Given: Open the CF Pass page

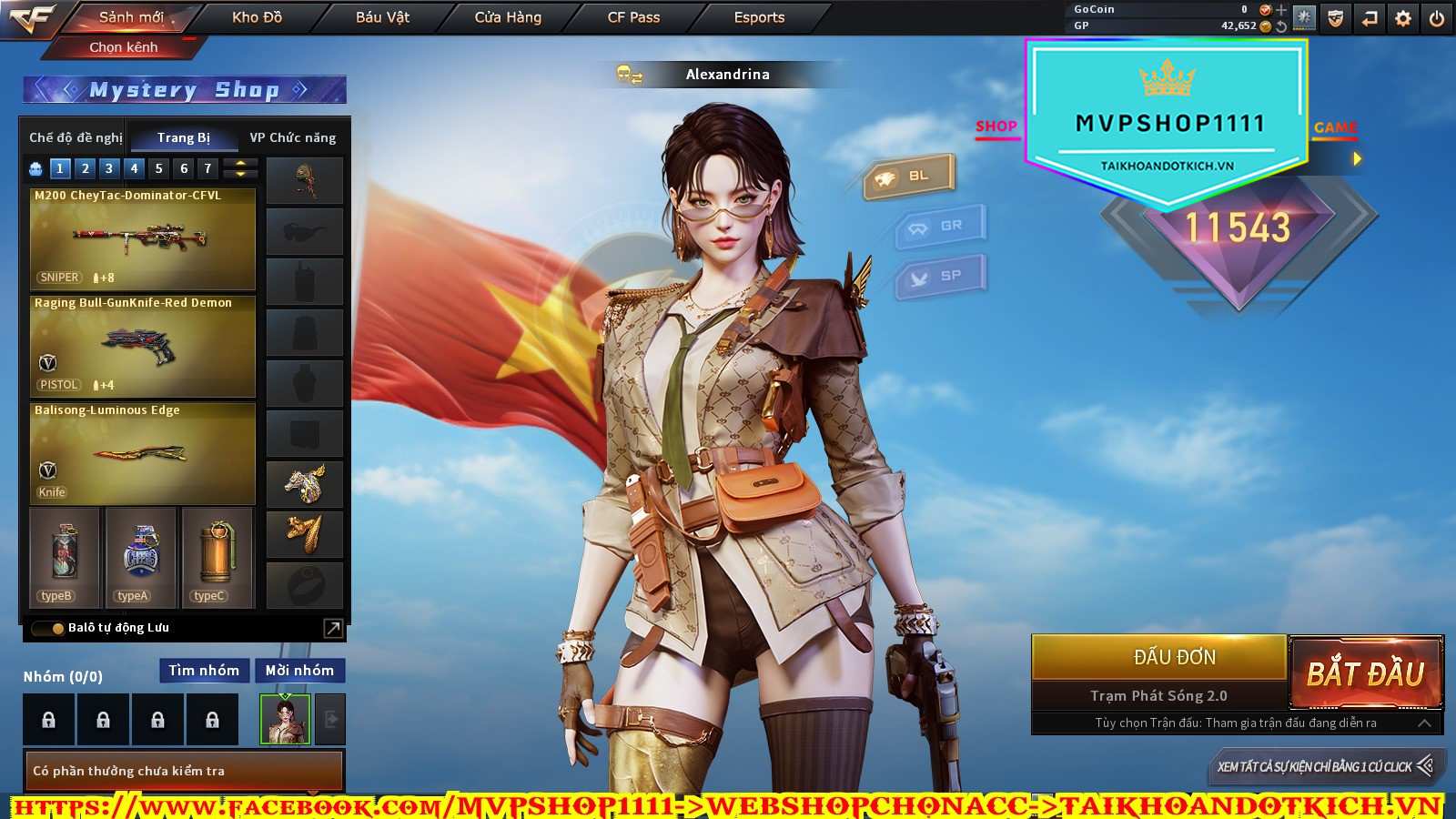Looking at the screenshot, I should 633,17.
